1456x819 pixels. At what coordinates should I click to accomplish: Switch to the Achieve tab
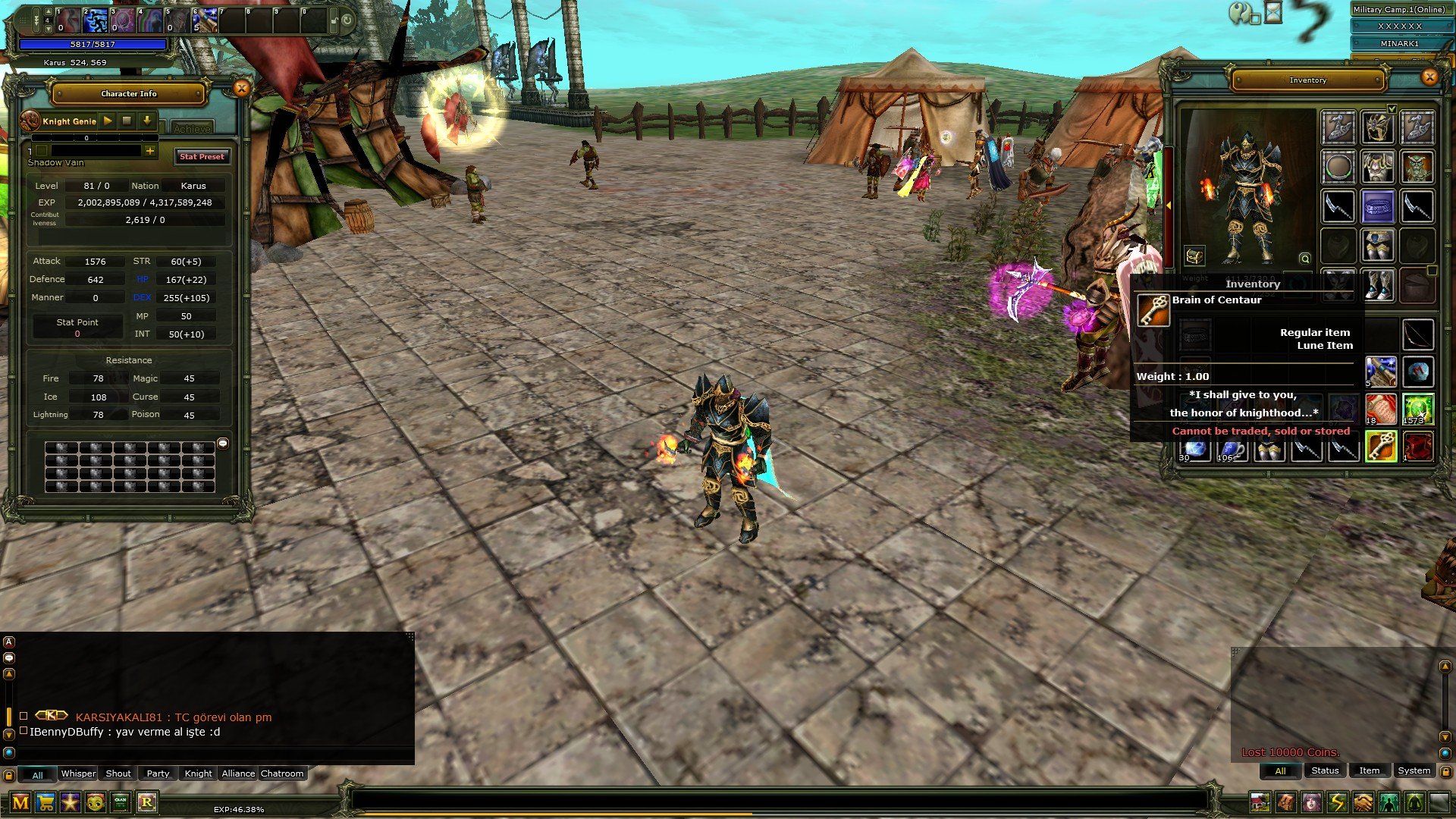pyautogui.click(x=191, y=128)
